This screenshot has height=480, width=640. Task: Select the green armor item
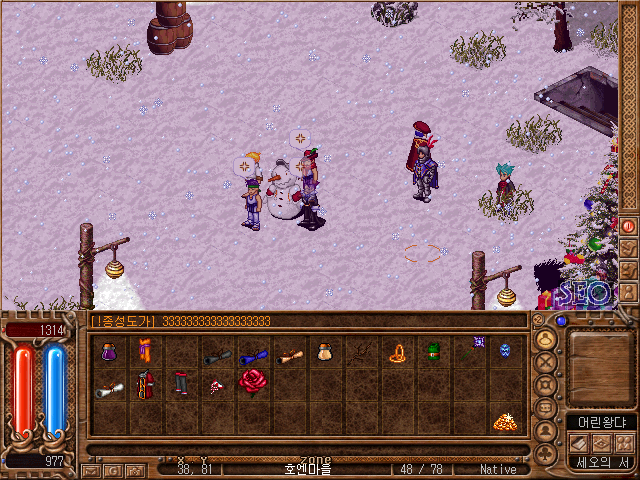click(433, 353)
